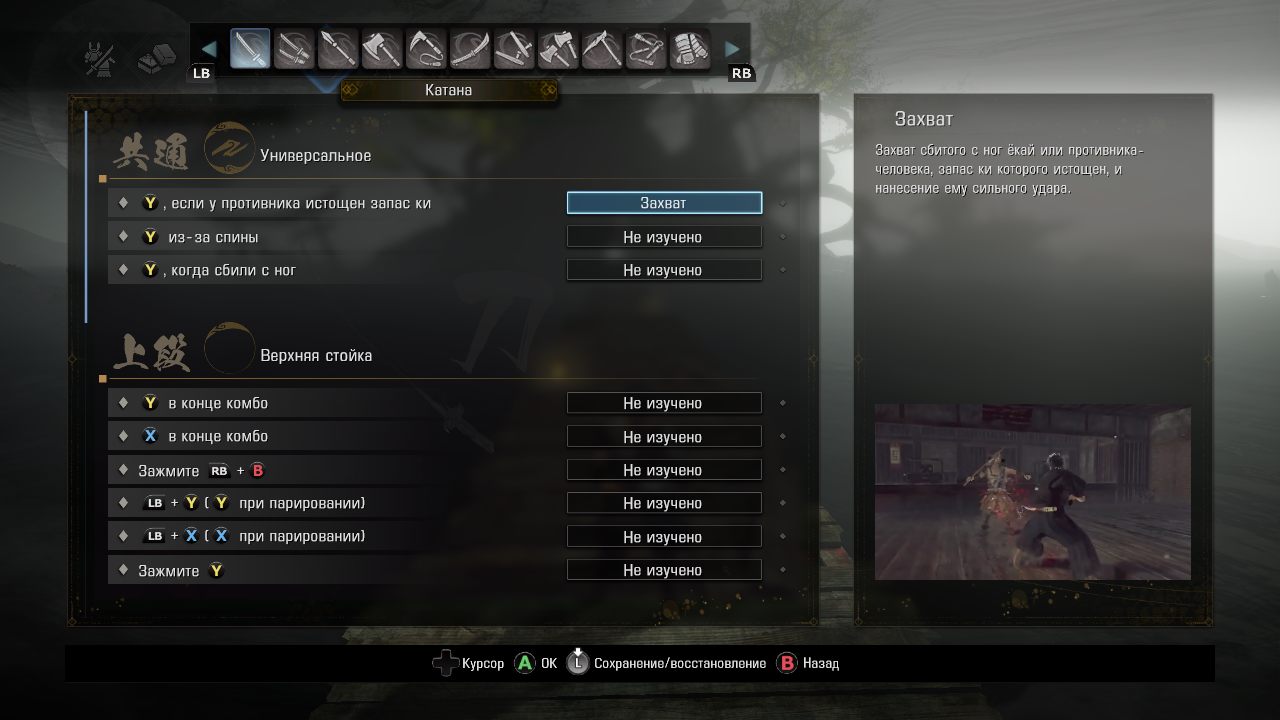Screen dimensions: 1280x720
Task: Switch to the dual swords weapon tab
Action: coord(294,48)
